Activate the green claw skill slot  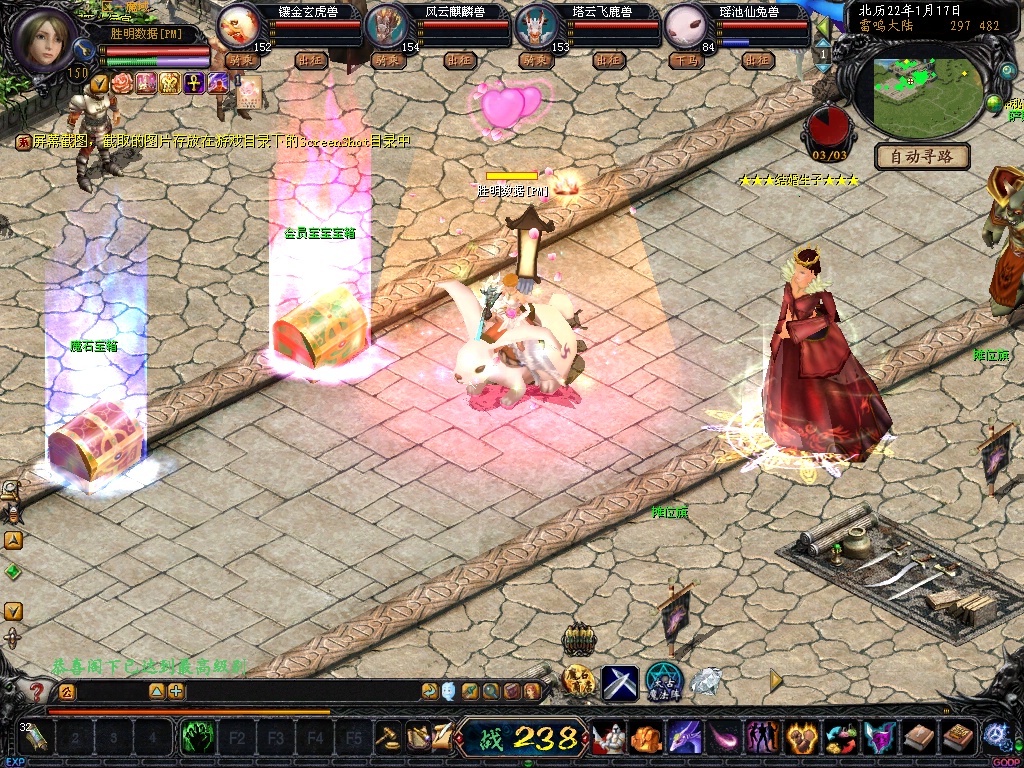tap(198, 738)
